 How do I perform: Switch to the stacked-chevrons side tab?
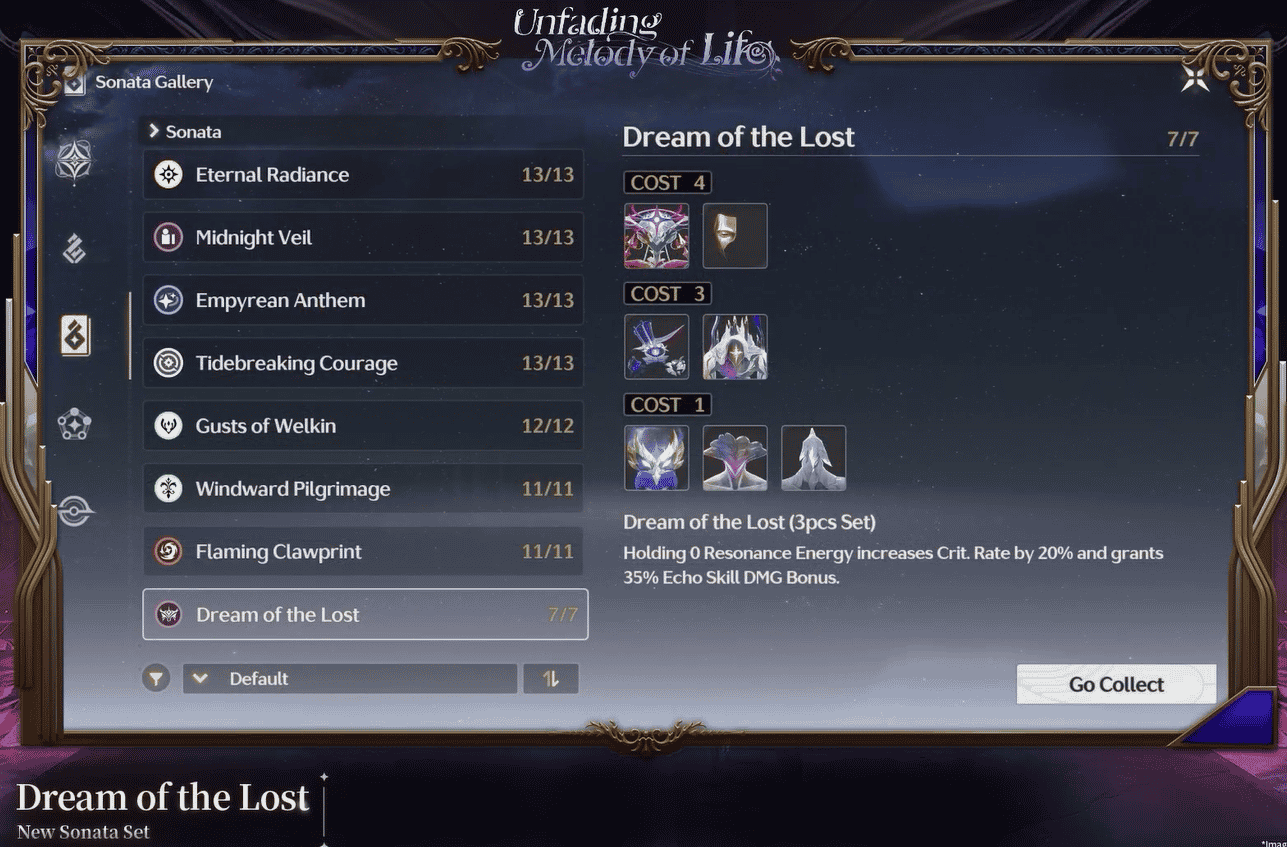pyautogui.click(x=74, y=249)
